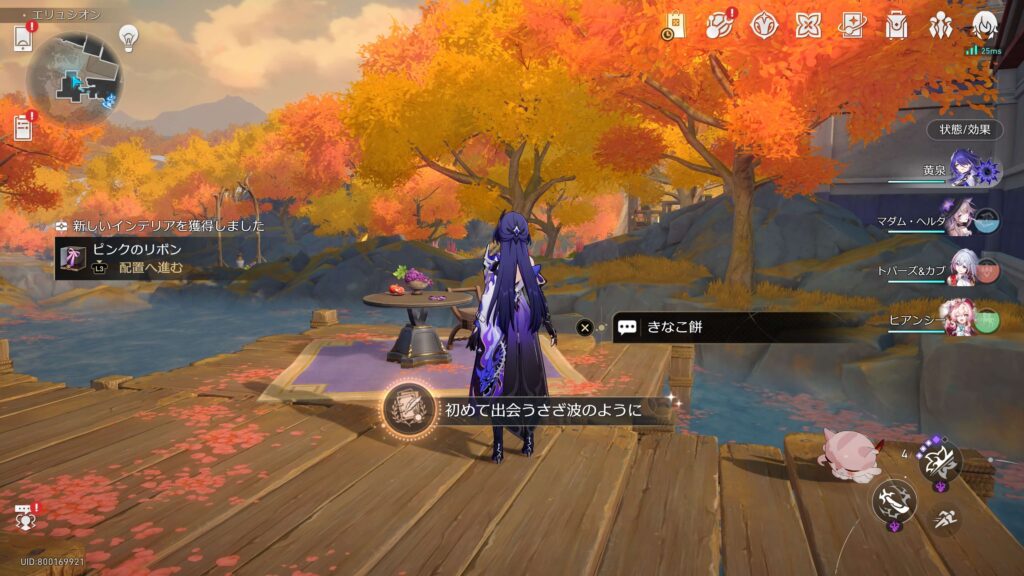Activate the sprint running icon
This screenshot has height=576, width=1024.
coord(943,517)
